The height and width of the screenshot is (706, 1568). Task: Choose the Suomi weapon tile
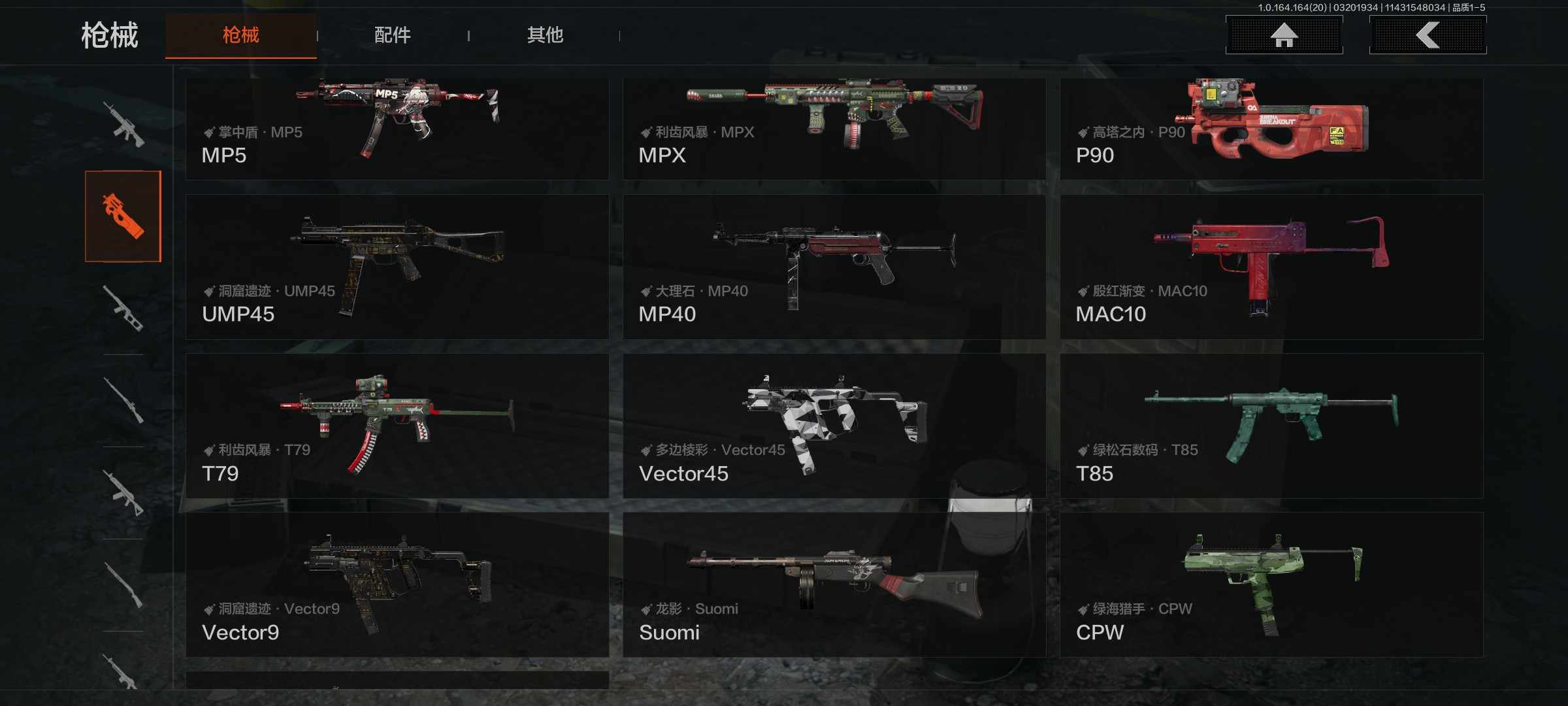pos(834,584)
